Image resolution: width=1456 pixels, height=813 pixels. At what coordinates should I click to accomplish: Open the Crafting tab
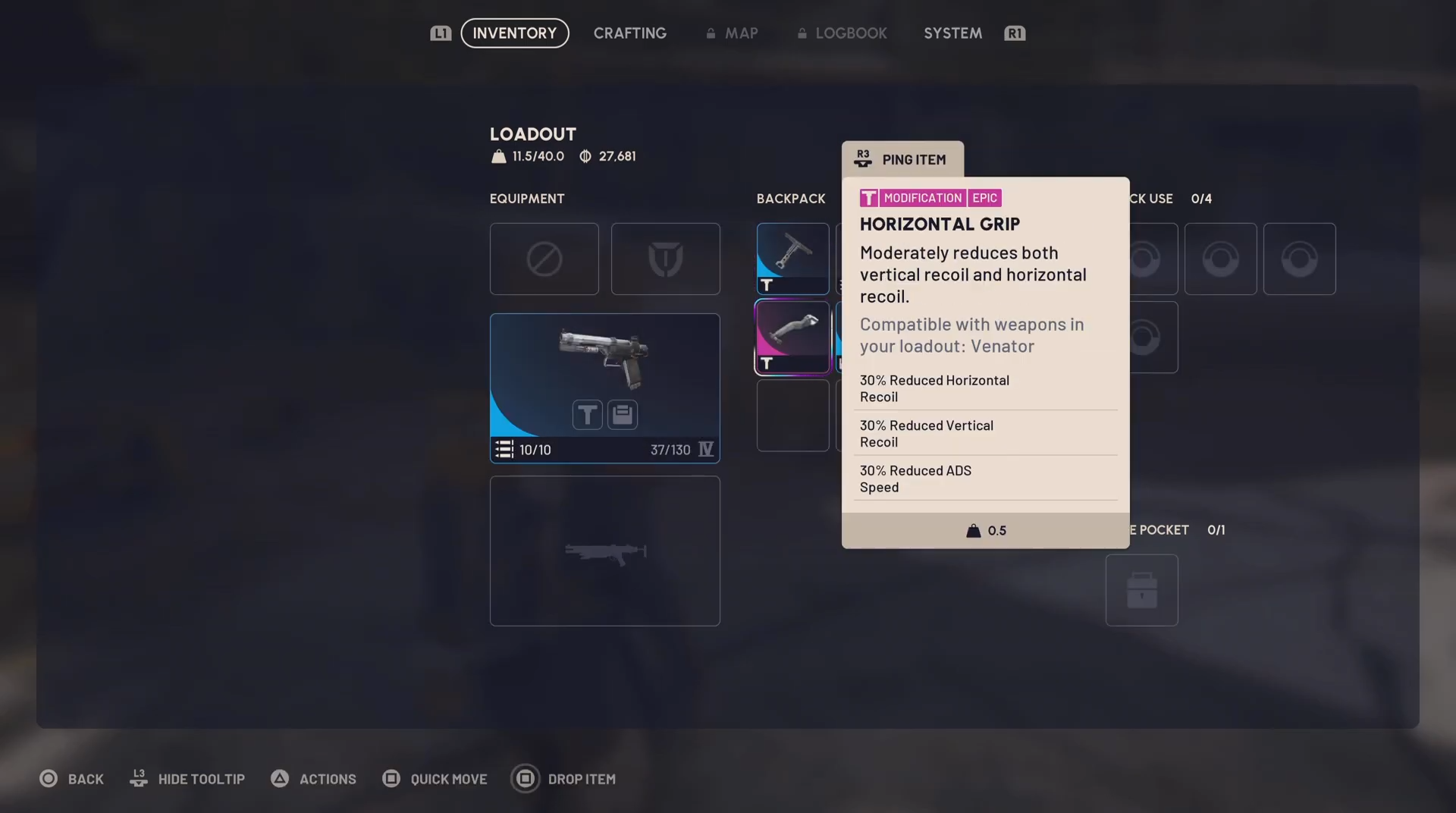pos(629,33)
